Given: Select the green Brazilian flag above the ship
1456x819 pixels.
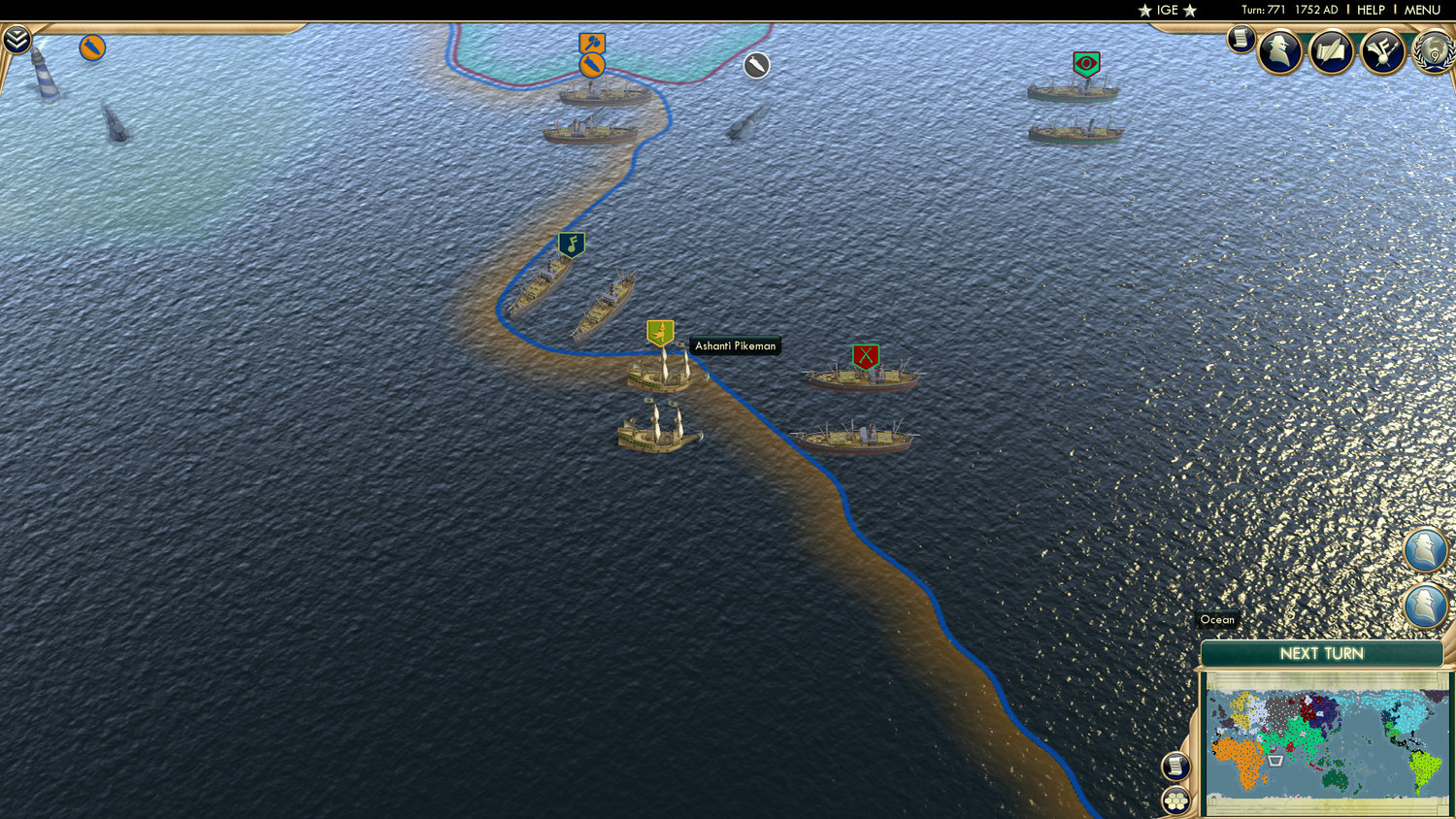Looking at the screenshot, I should [1086, 62].
